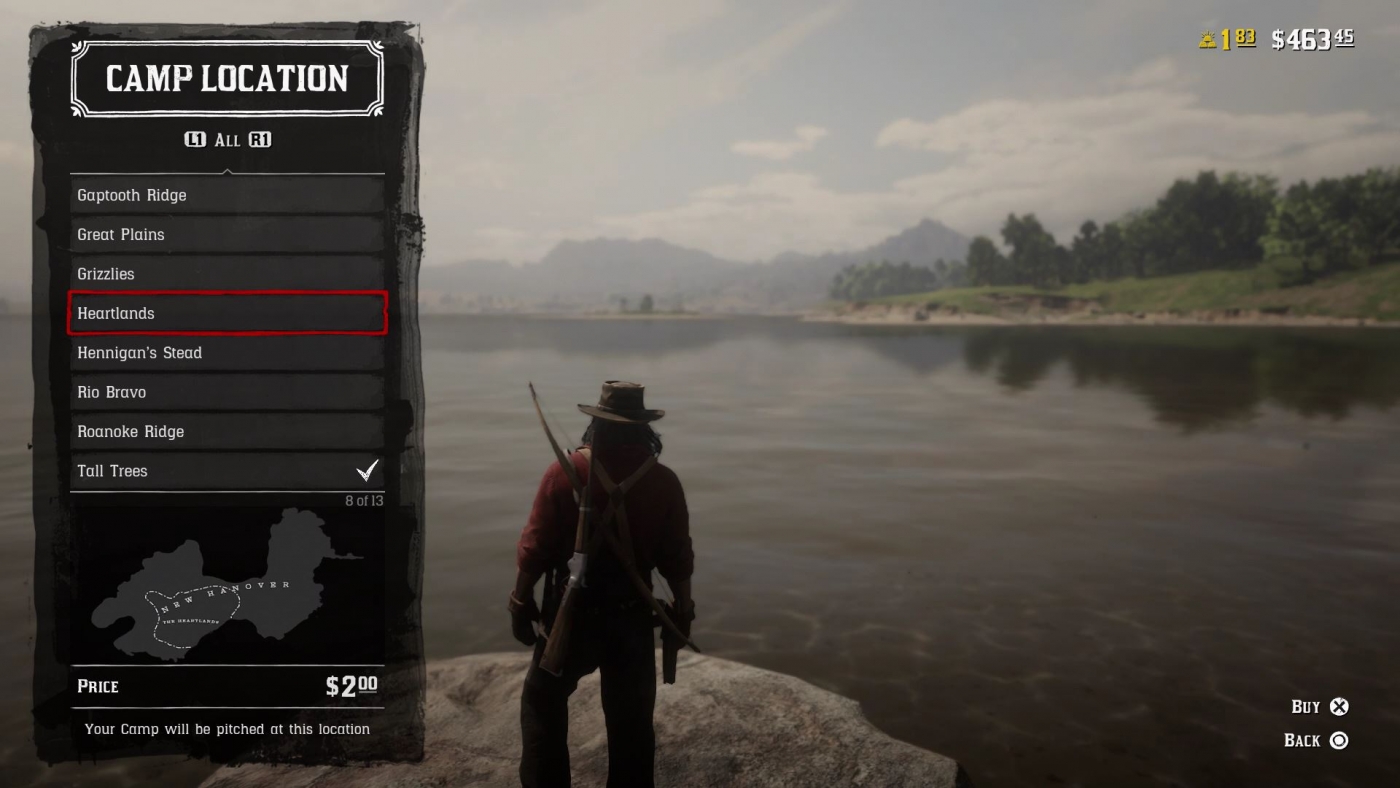Select the Grizzlies list entry

click(x=227, y=273)
